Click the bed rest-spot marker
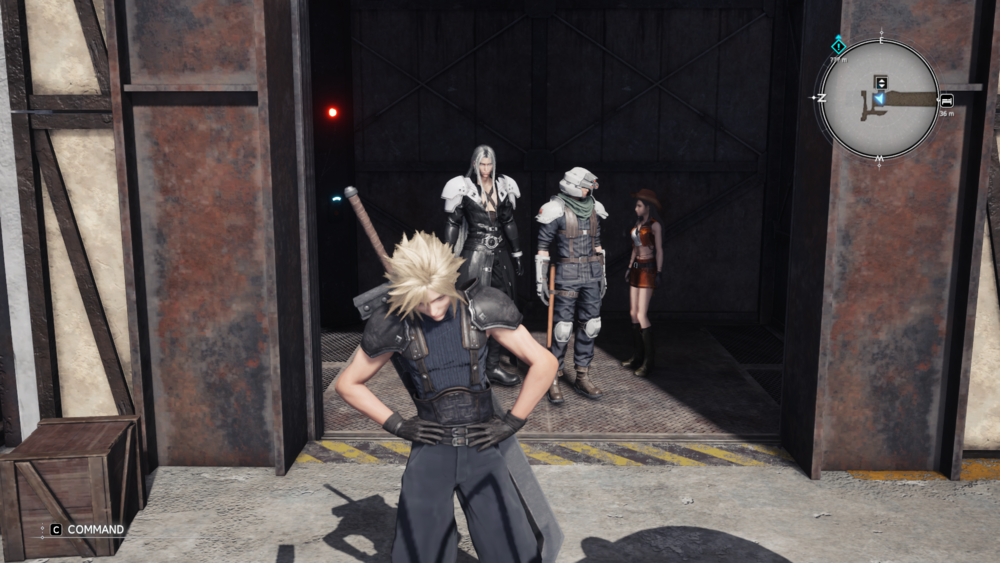Screen dimensions: 1000x563 click(x=946, y=100)
